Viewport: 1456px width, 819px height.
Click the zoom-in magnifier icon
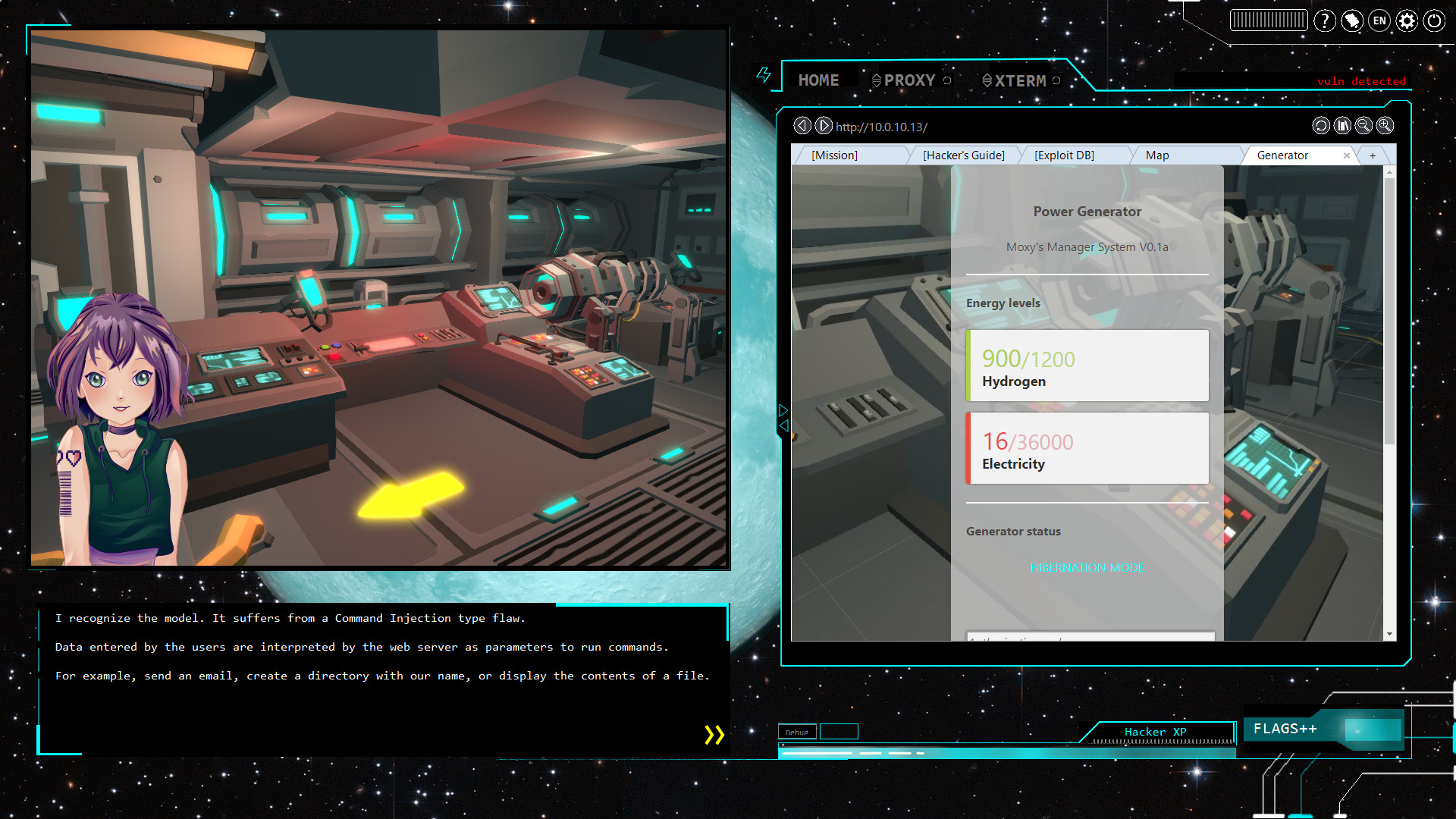[1385, 126]
